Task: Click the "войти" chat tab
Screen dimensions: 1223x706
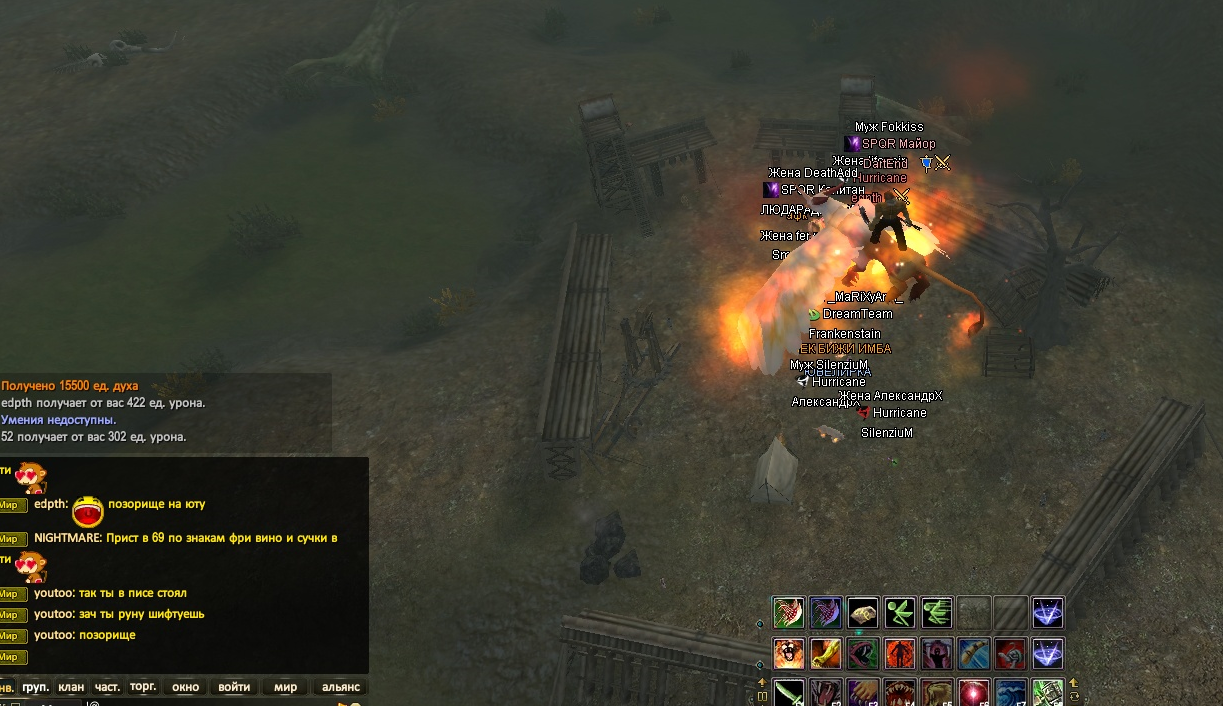Action: pos(234,687)
